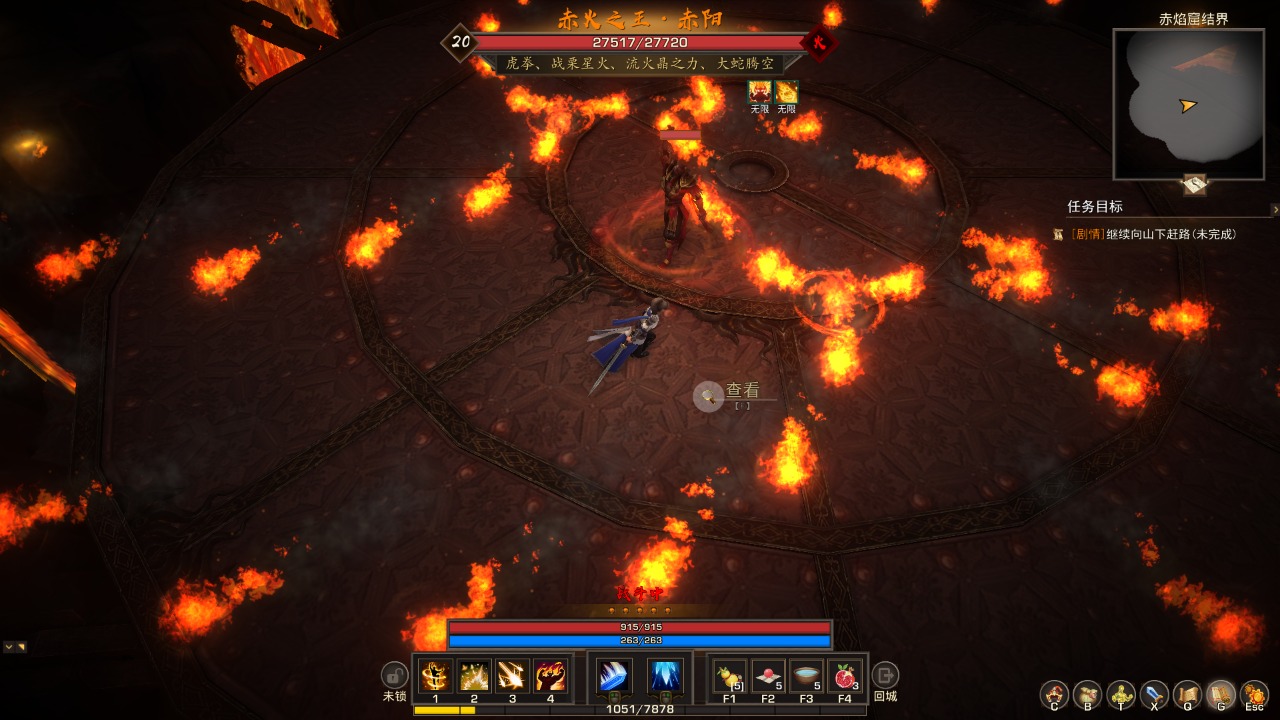Open the golden figure menu icon

1121,694
